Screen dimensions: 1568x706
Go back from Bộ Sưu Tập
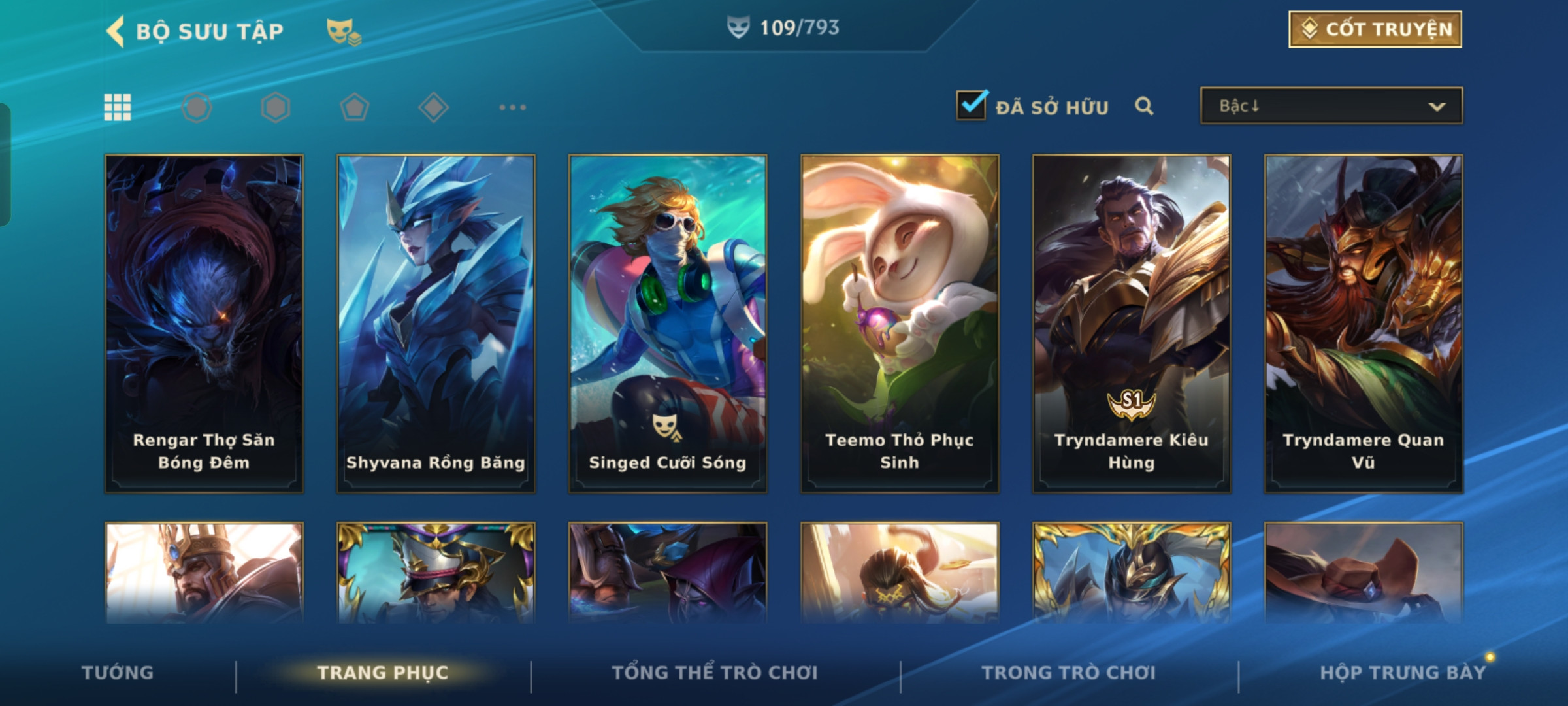116,31
